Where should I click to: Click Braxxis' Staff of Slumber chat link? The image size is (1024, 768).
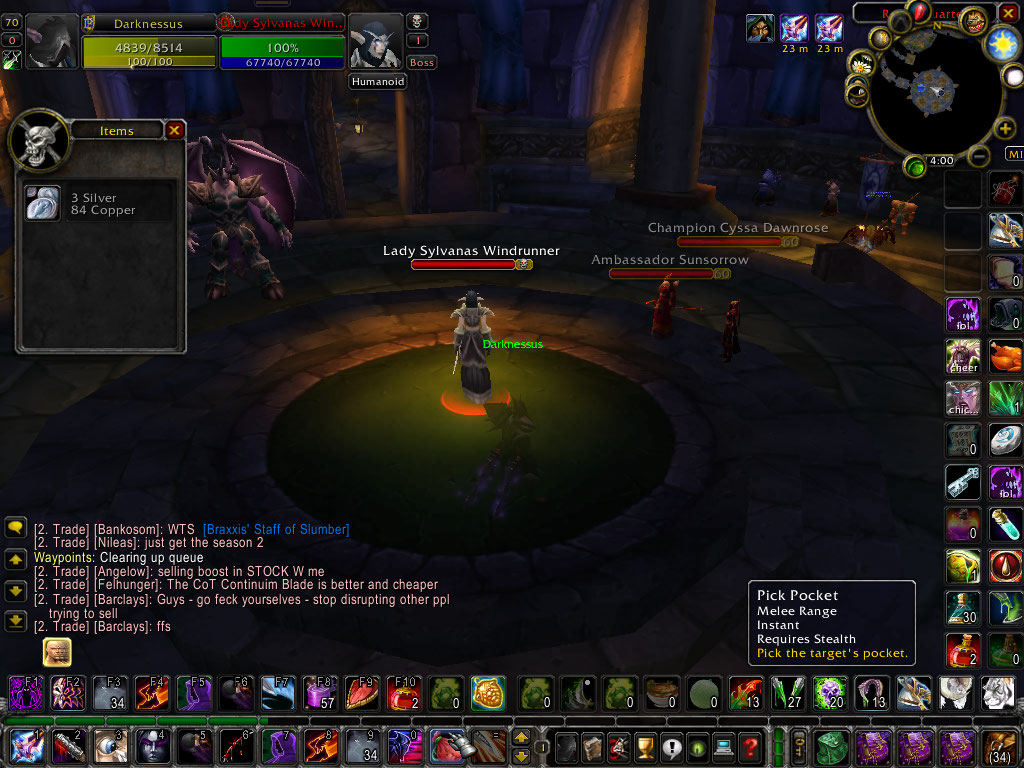275,529
